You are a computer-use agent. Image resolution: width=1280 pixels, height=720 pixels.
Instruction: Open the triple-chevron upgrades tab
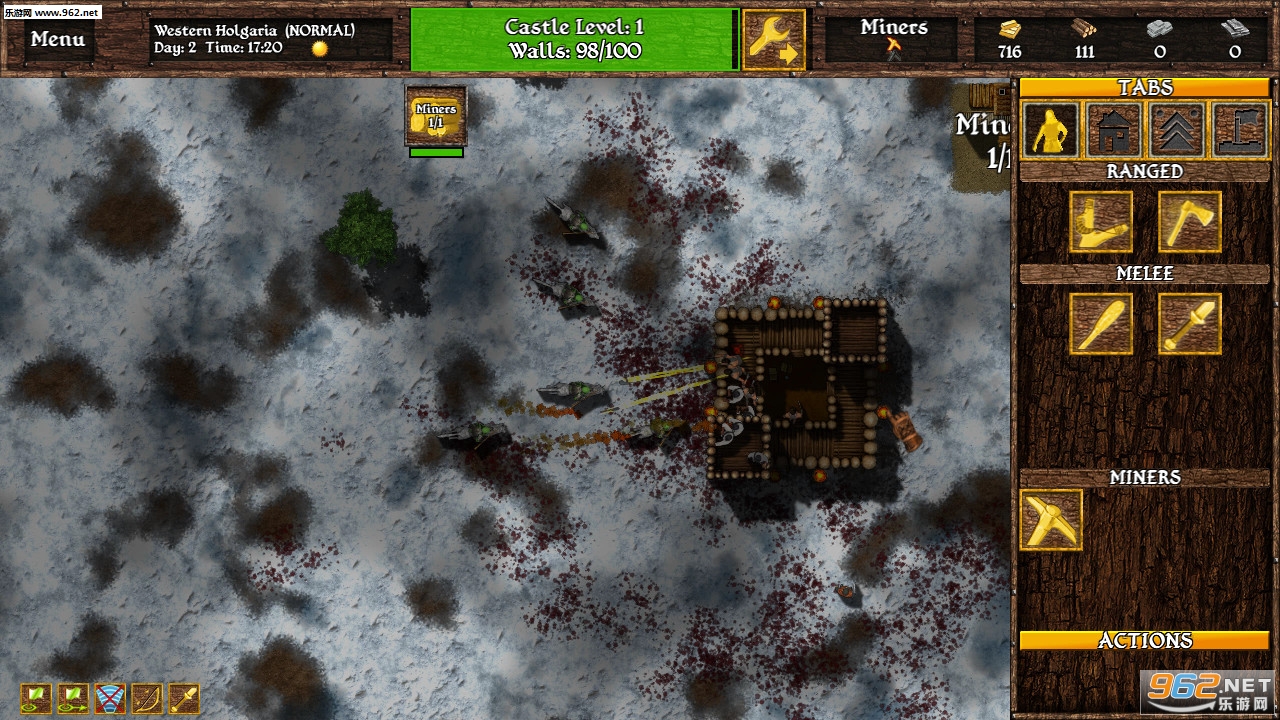[x=1177, y=130]
